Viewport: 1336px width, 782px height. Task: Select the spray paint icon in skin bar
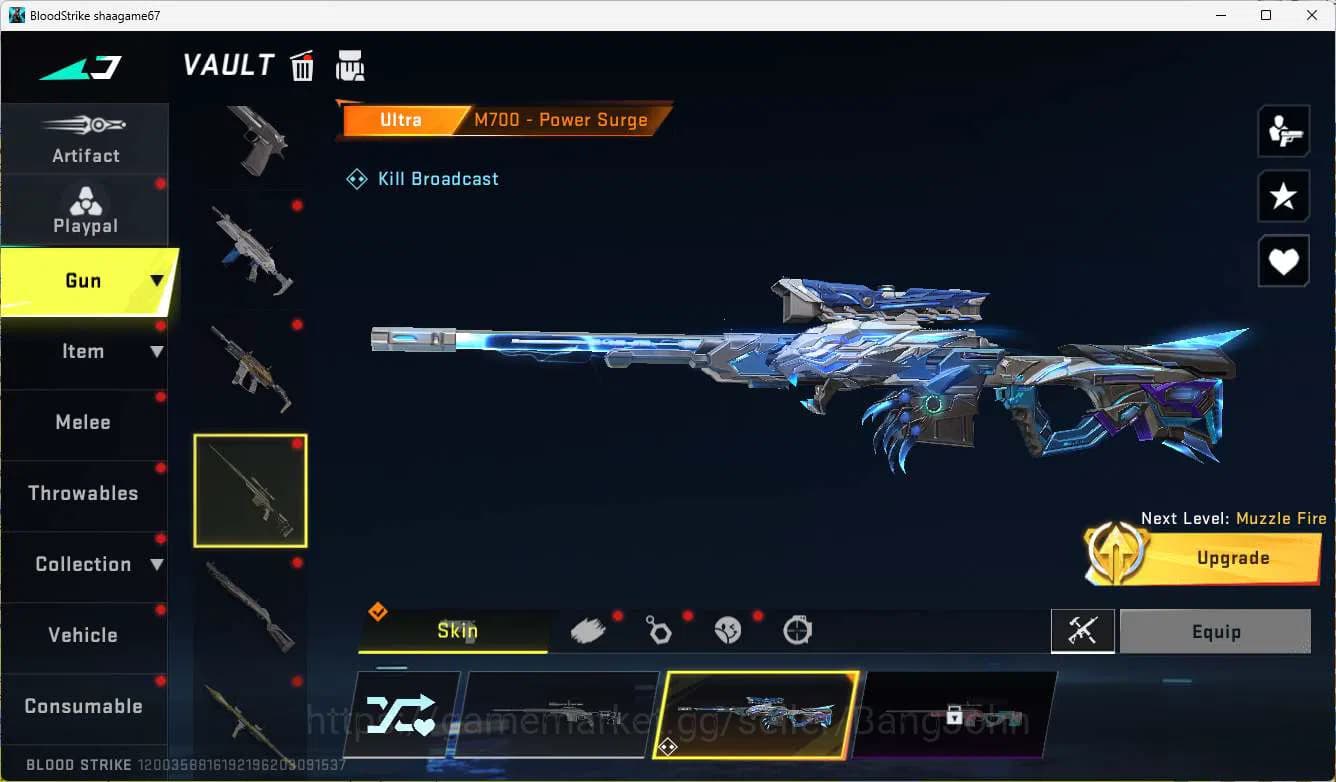588,629
